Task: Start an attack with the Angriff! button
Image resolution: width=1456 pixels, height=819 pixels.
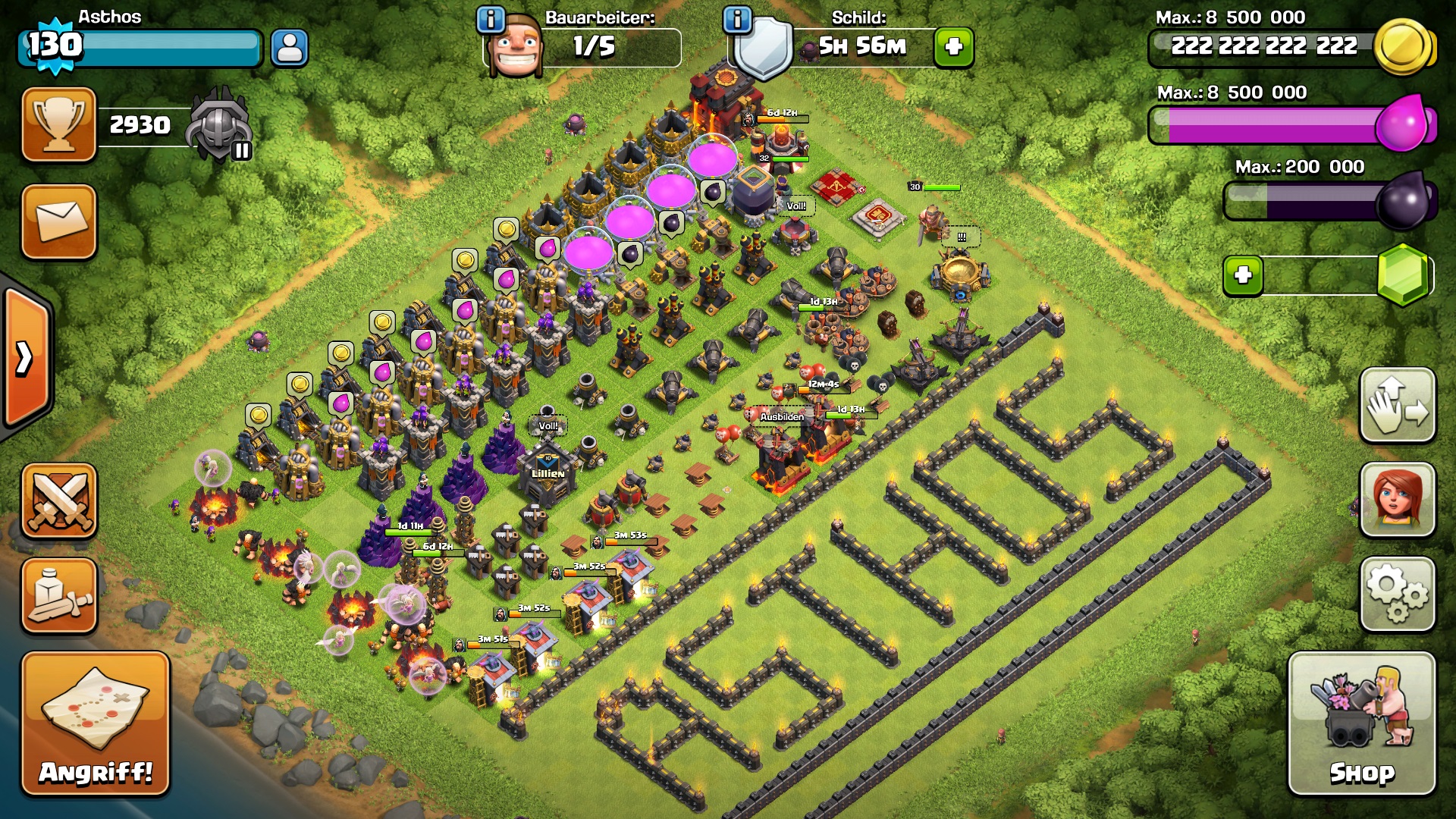Action: (96, 723)
